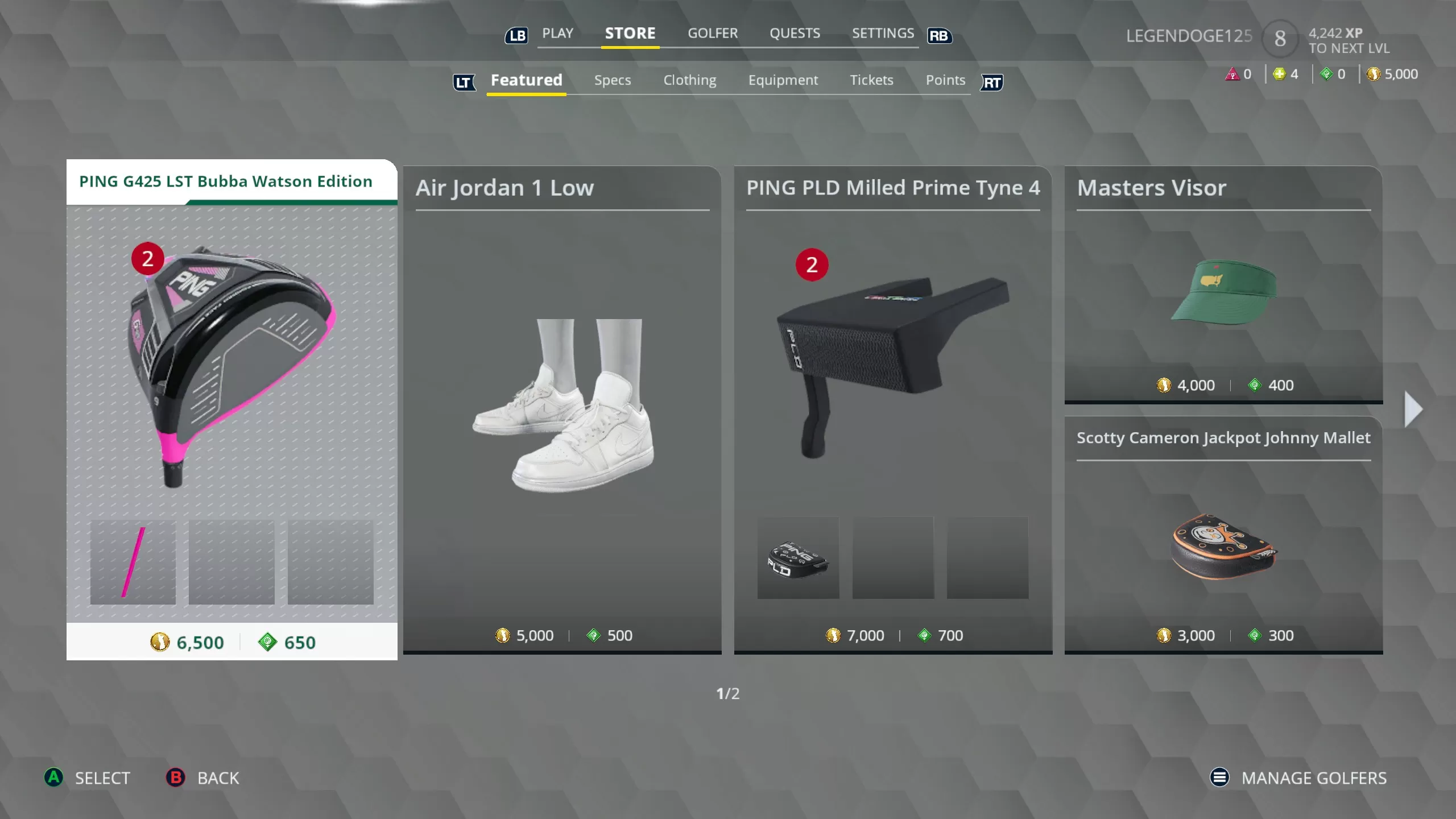Switch to the Equipment tab

tap(783, 80)
